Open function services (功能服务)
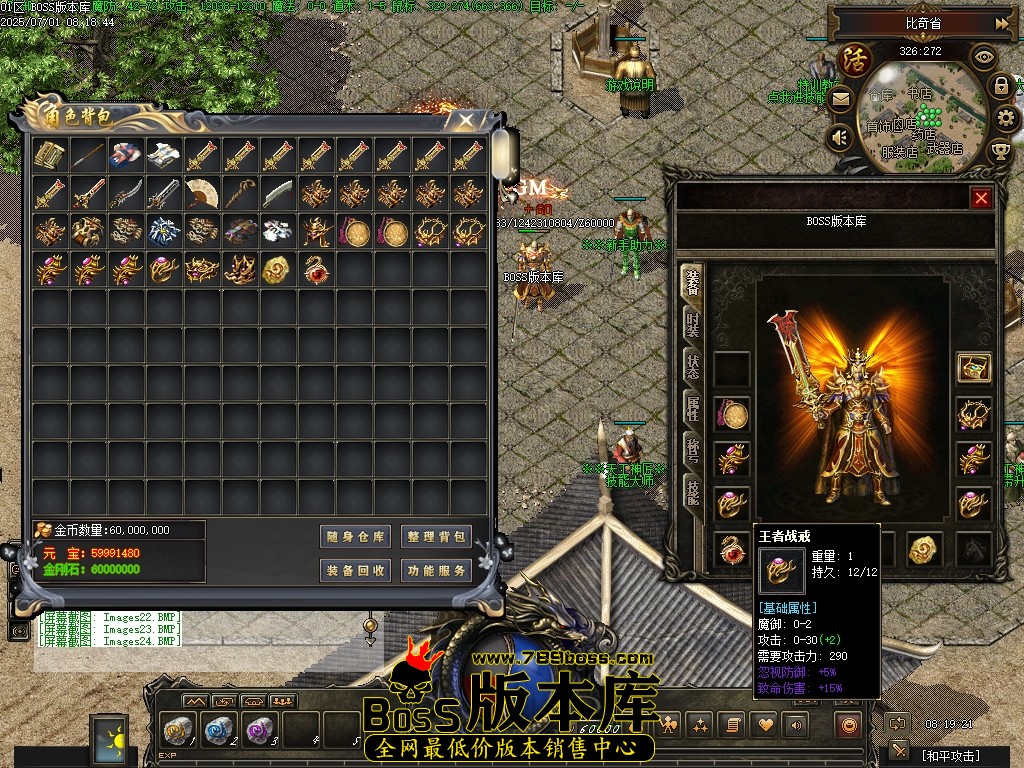Viewport: 1024px width, 768px height. 436,571
